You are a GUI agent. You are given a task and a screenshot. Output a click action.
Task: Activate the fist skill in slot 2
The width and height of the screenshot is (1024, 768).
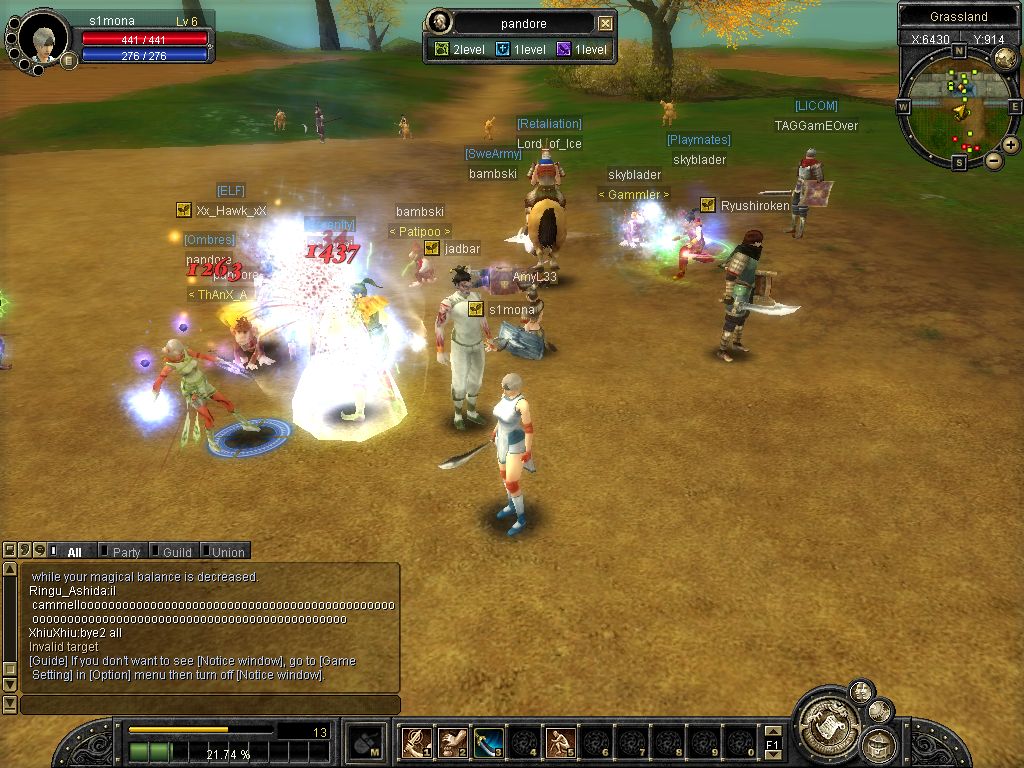pyautogui.click(x=452, y=742)
